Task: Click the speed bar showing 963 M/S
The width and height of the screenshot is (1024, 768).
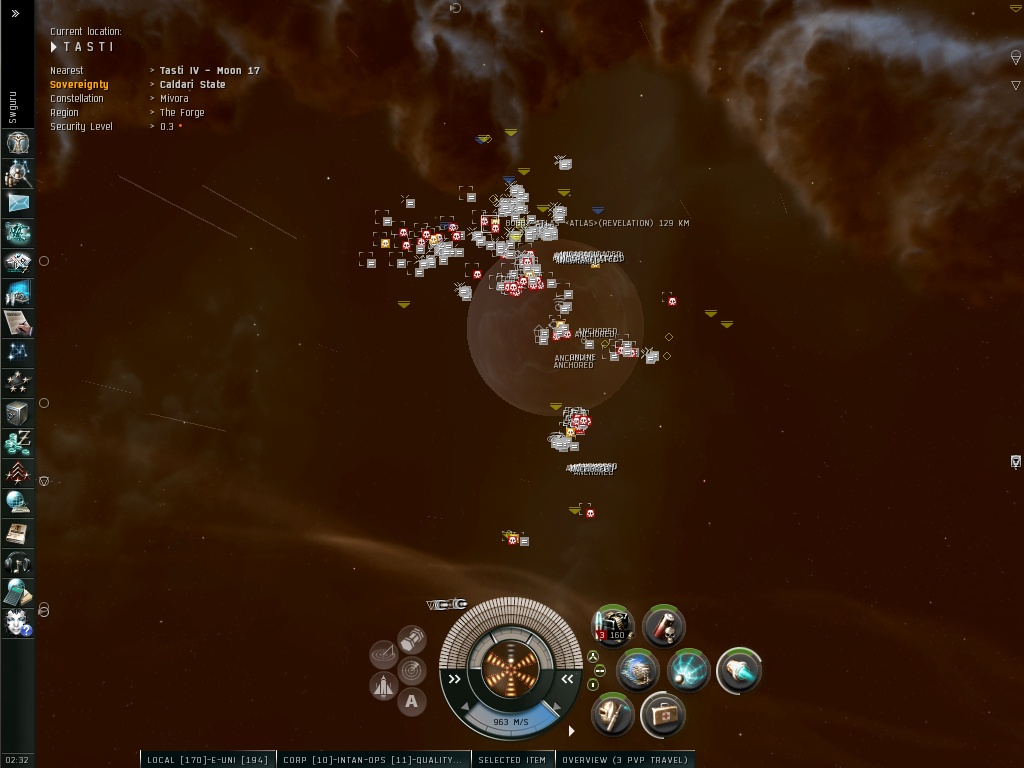Action: tap(511, 721)
